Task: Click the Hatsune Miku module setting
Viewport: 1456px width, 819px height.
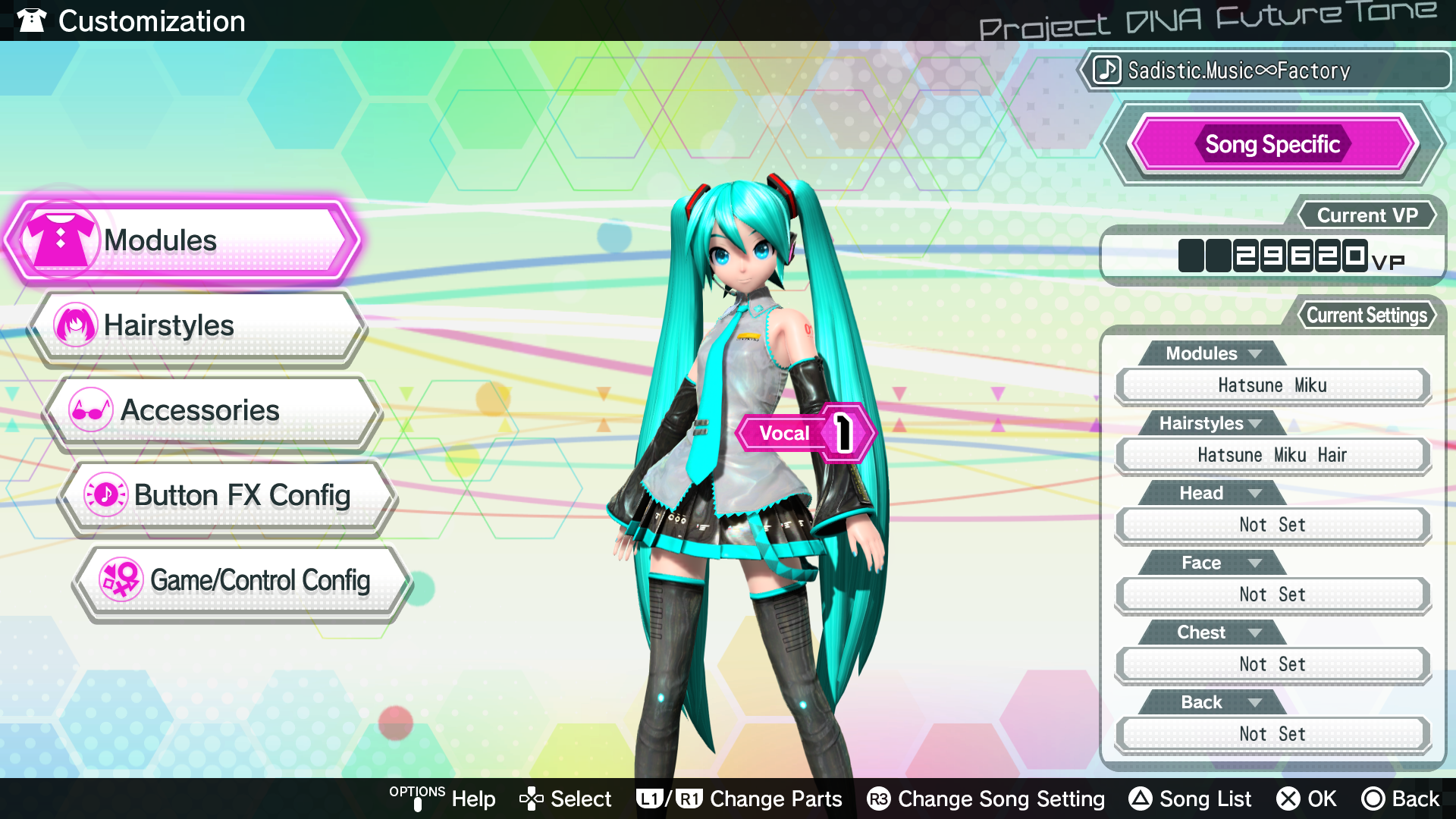Action: coord(1272,385)
